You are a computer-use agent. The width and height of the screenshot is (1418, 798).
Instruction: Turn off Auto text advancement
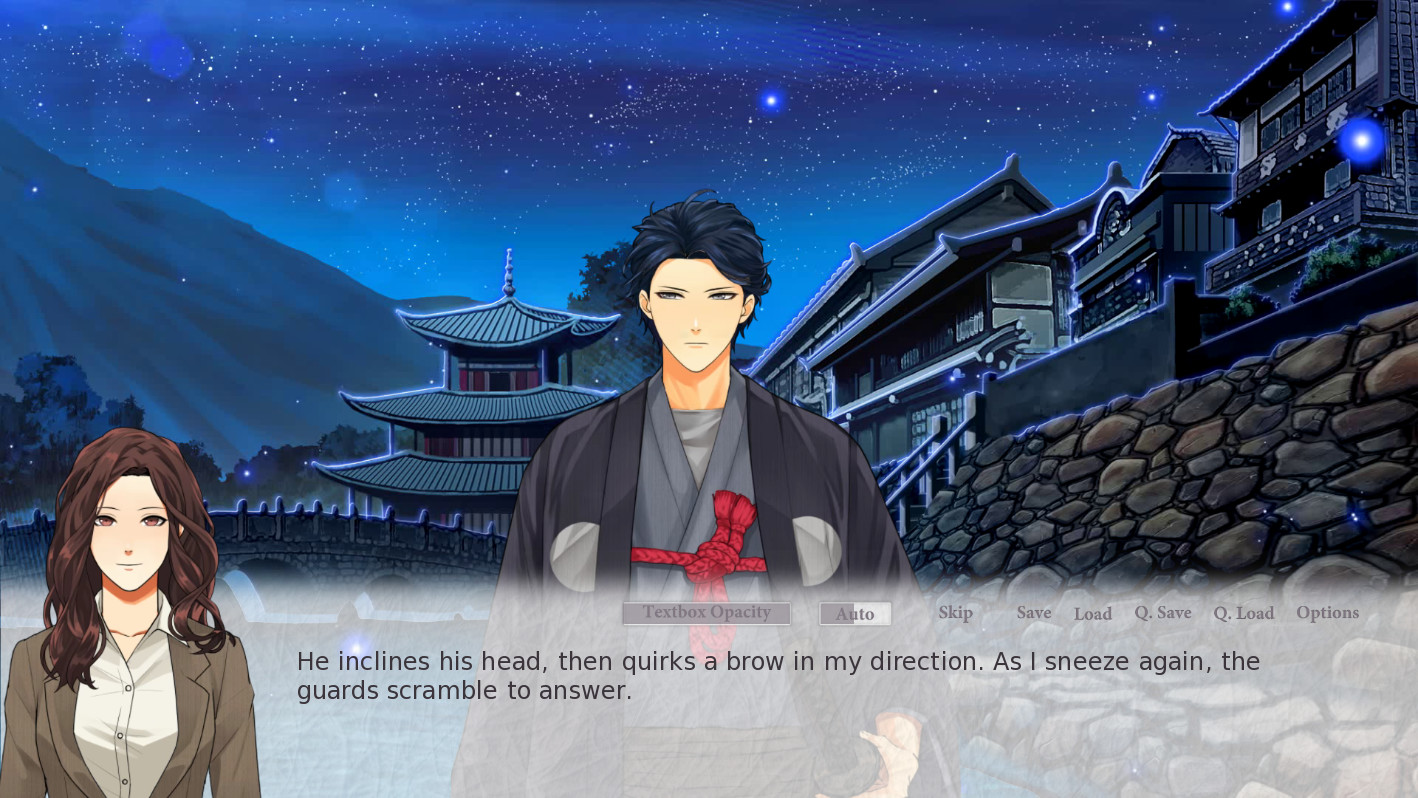point(855,613)
